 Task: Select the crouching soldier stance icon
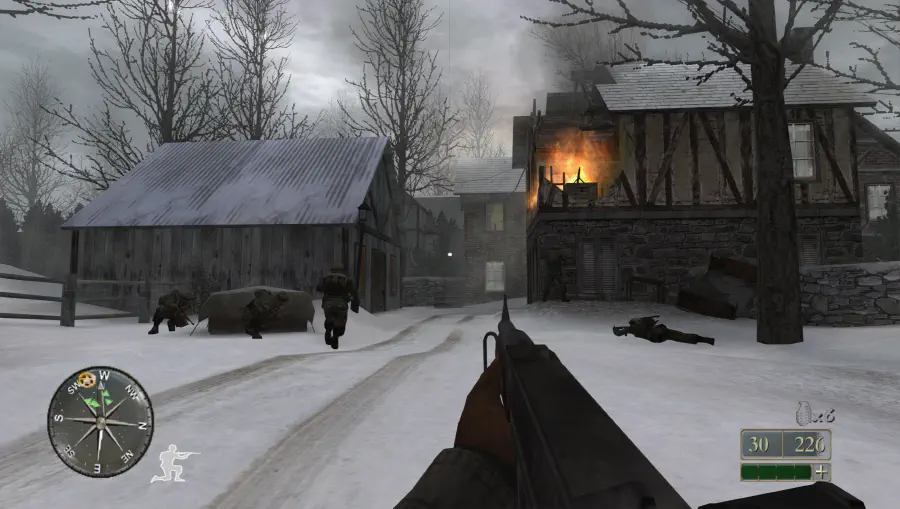coord(174,463)
